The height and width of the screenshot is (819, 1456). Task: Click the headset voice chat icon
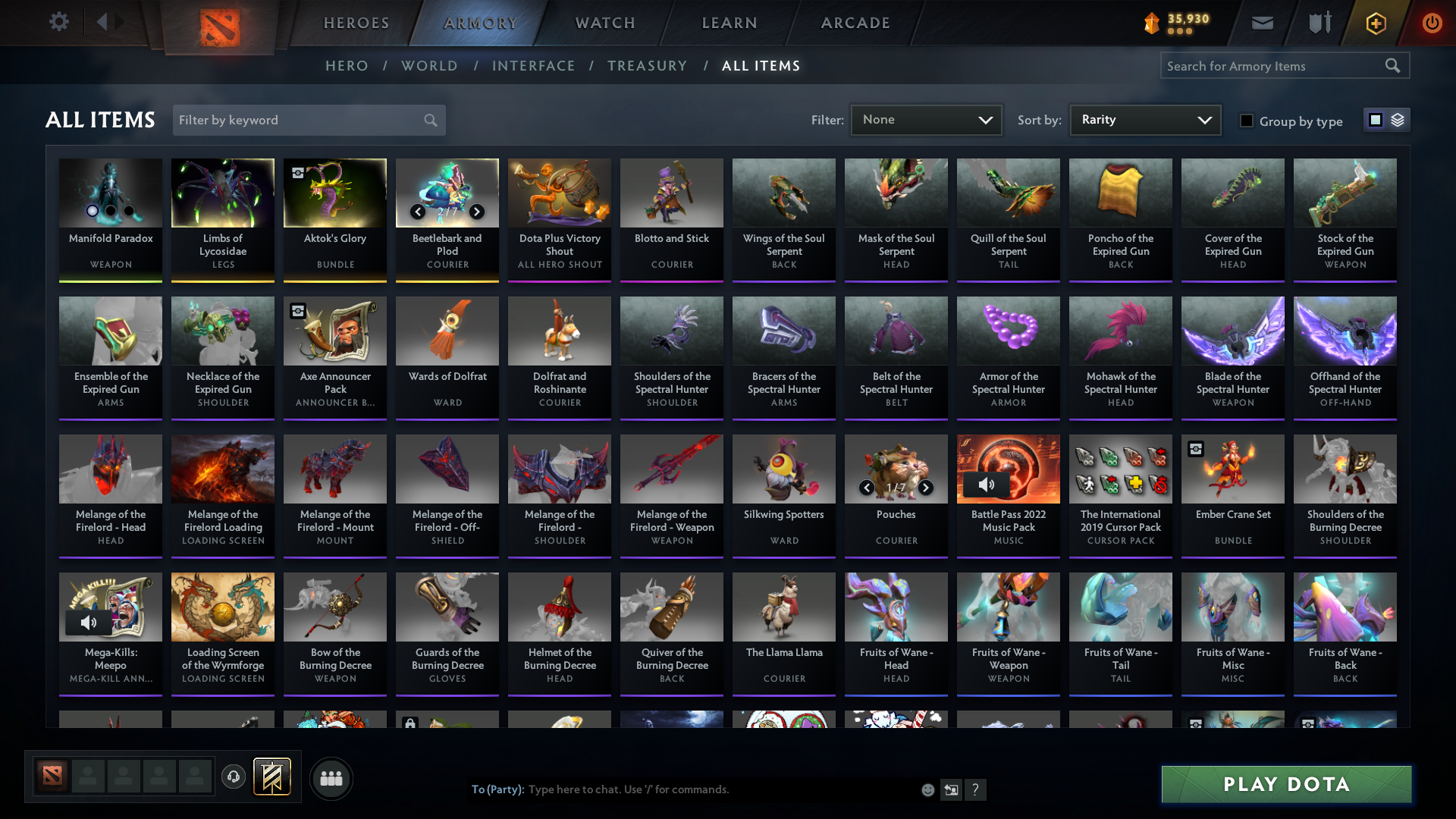coord(234,778)
